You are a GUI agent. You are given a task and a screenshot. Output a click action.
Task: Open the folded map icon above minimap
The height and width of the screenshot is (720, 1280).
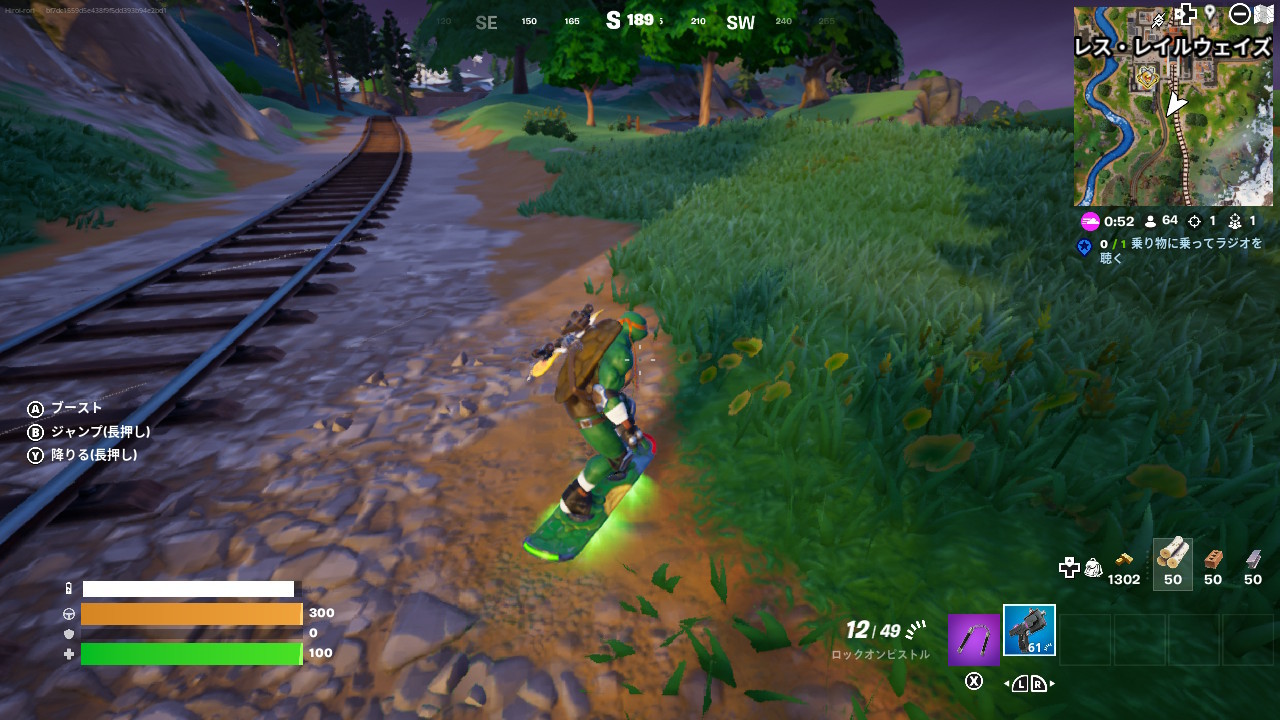click(1263, 14)
